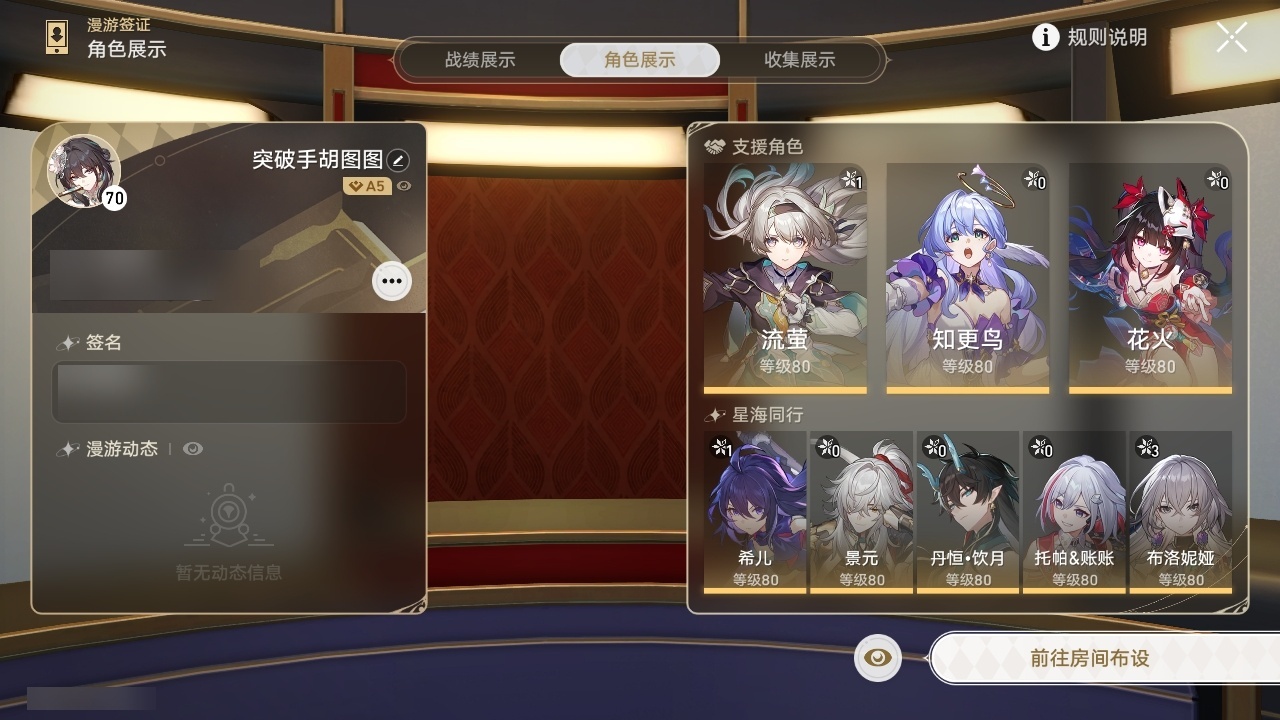Screen dimensions: 1280x720
Task: Click the 签名 signature input field
Action: click(x=229, y=392)
